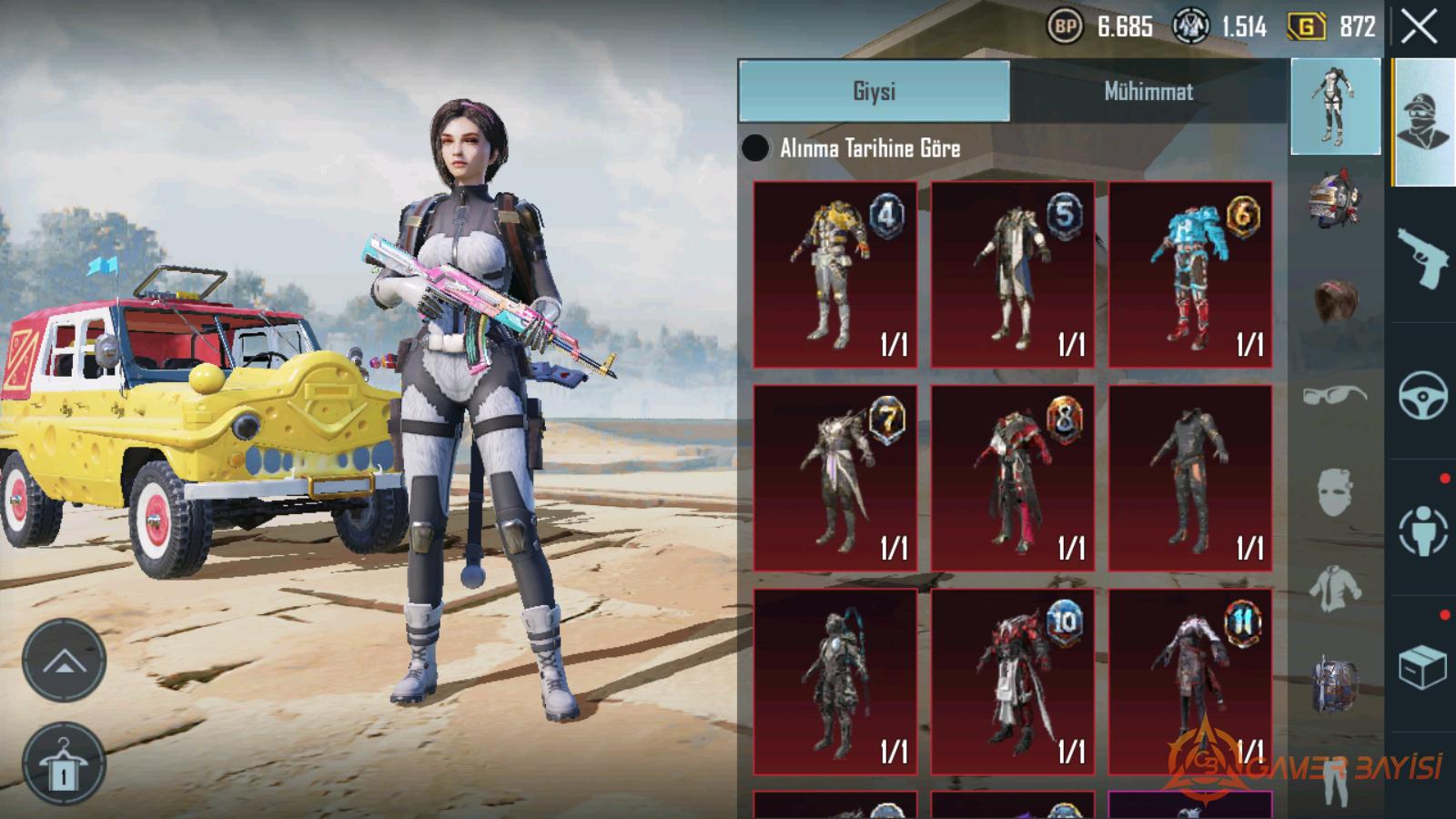Select the level 11 outfit slot
Viewport: 1456px width, 819px height.
1189,682
